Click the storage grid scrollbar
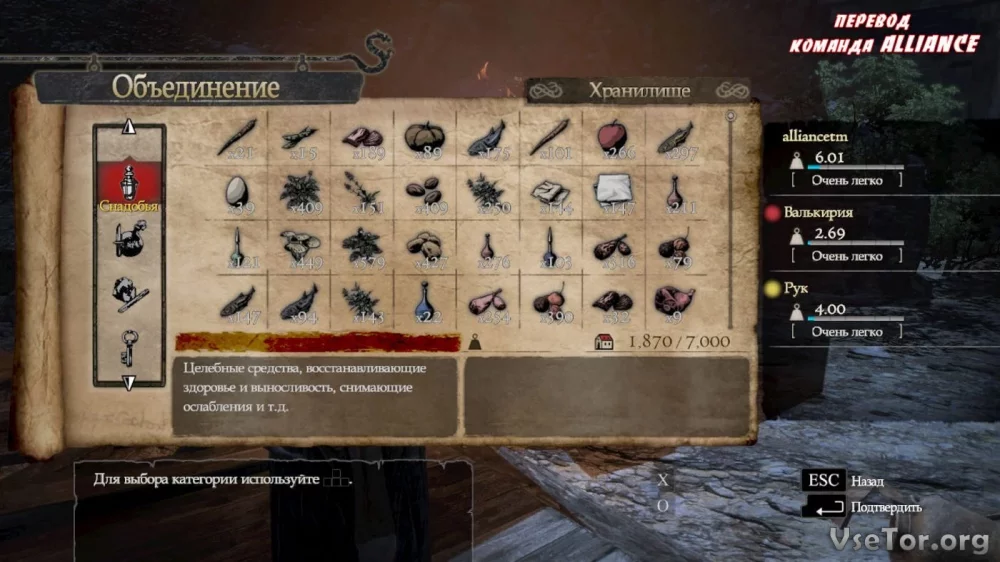This screenshot has width=1000, height=562. (x=731, y=220)
